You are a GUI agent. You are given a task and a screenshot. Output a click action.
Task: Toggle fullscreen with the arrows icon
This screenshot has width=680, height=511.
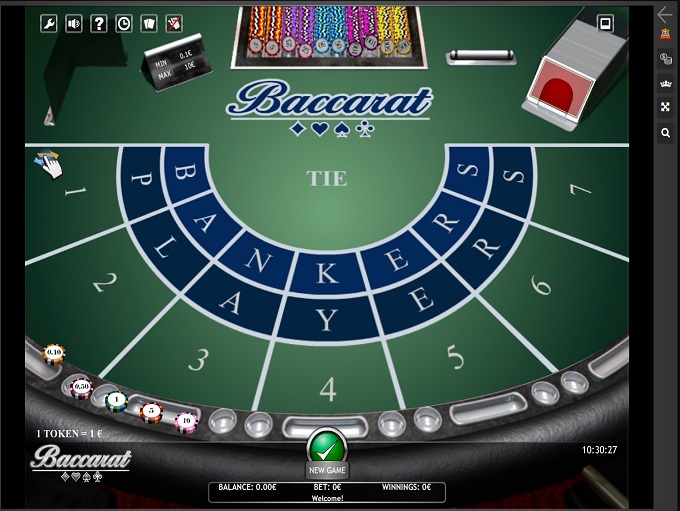pos(666,108)
